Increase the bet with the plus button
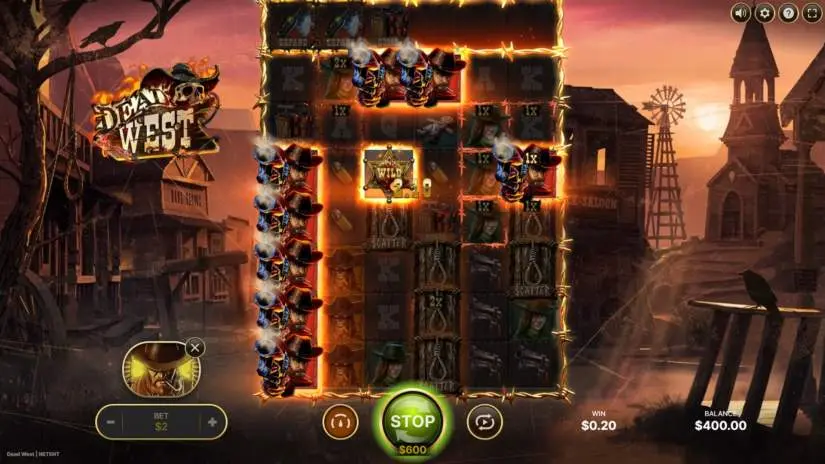Viewport: 825px width, 464px height. tap(212, 422)
